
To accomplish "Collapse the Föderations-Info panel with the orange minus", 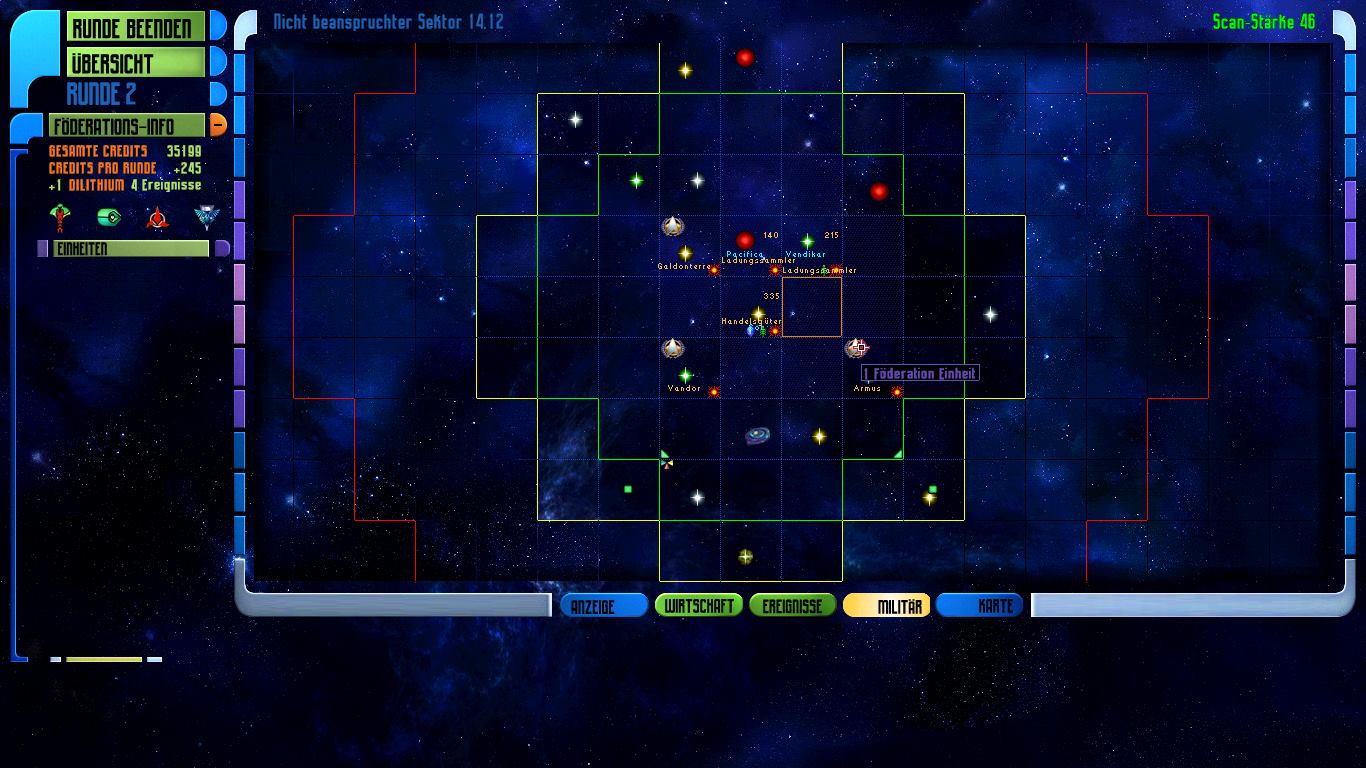I will coord(217,126).
